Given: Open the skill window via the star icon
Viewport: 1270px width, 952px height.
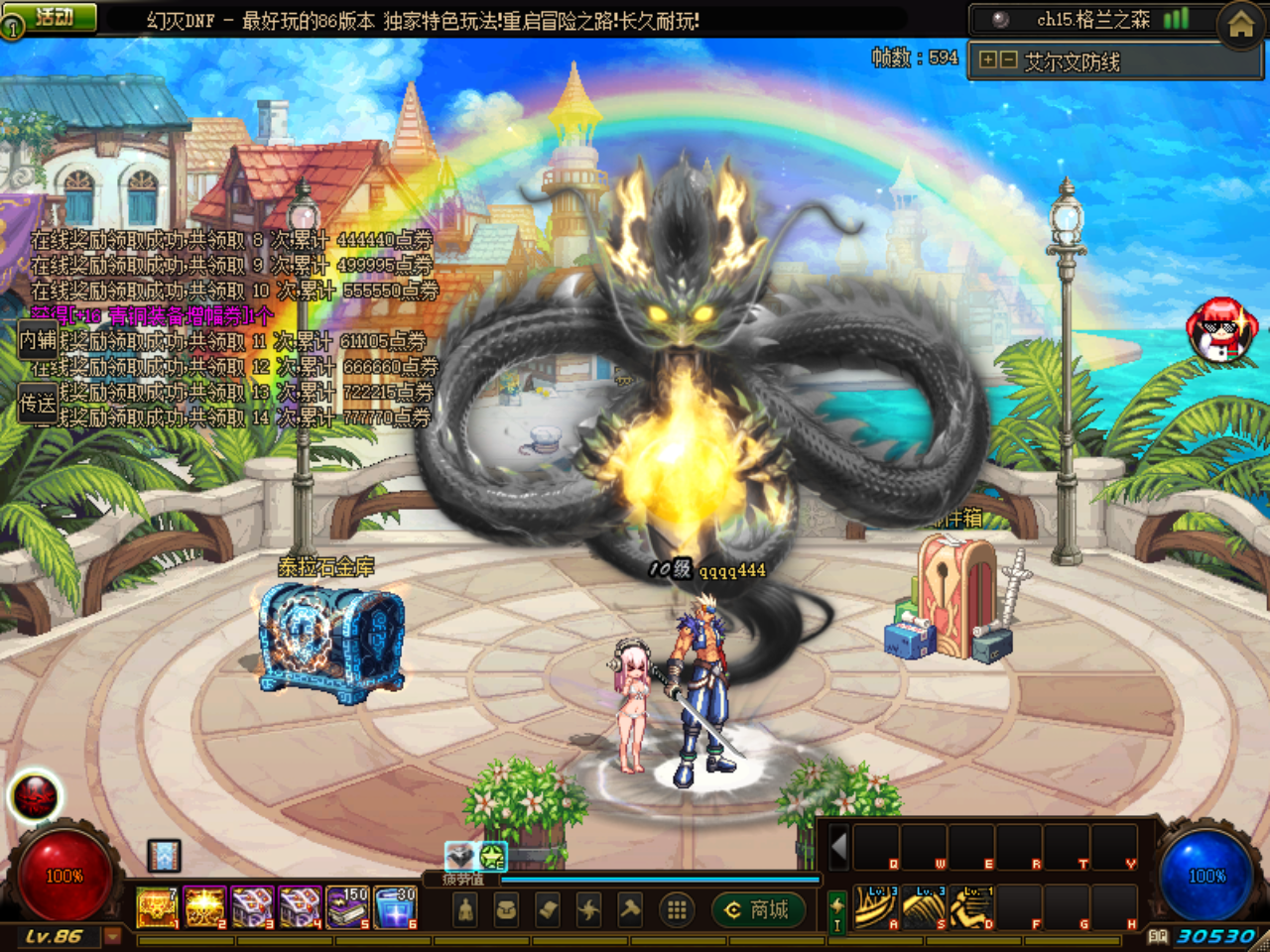Looking at the screenshot, I should pyautogui.click(x=590, y=909).
